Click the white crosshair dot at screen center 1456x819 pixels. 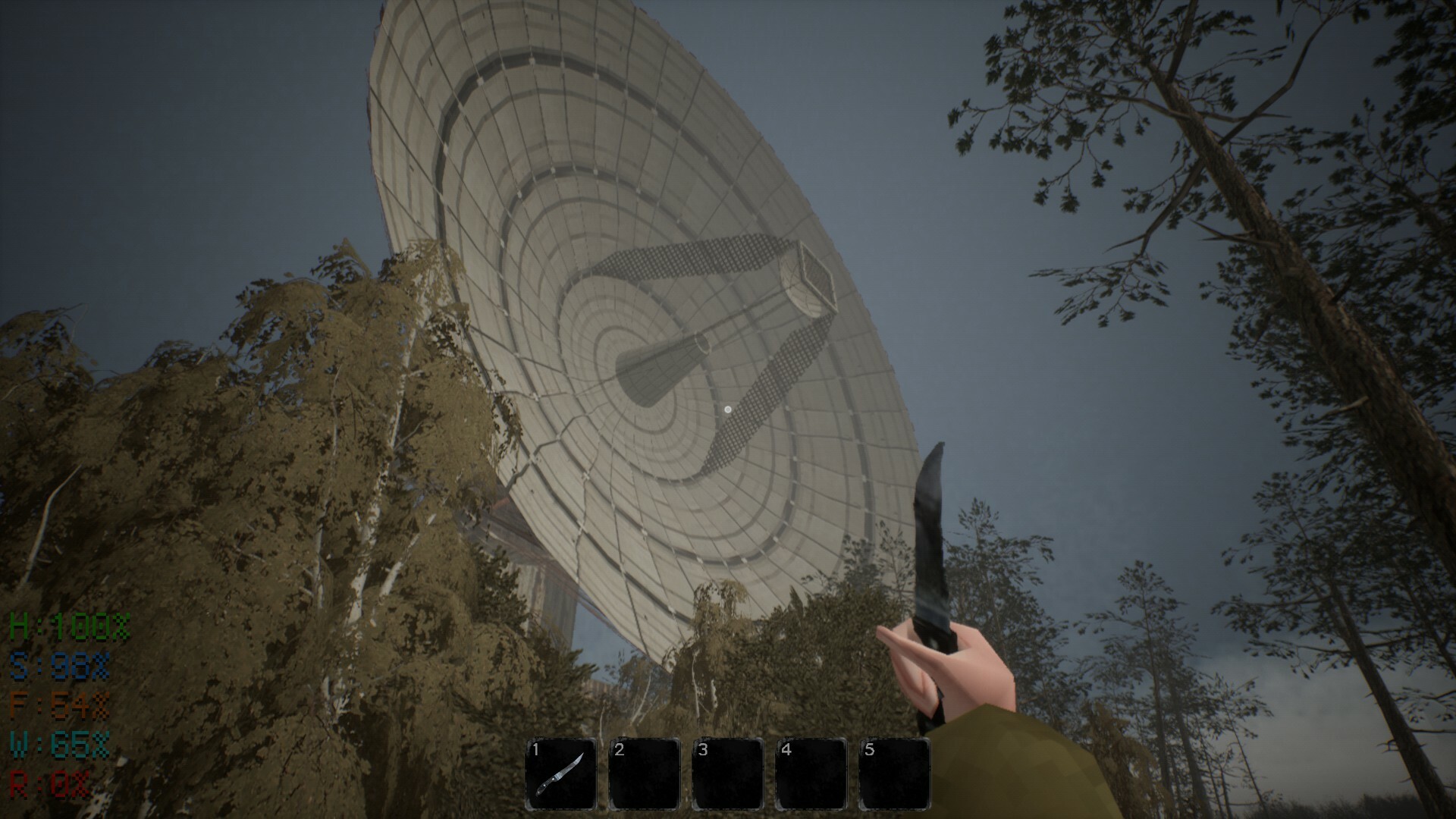point(727,408)
